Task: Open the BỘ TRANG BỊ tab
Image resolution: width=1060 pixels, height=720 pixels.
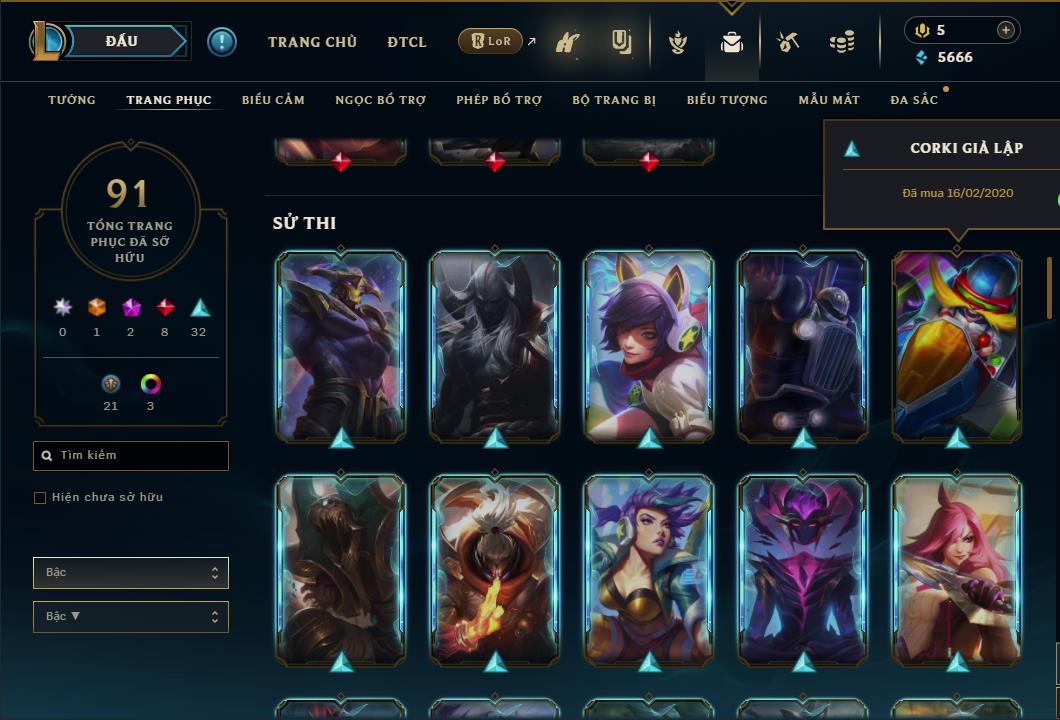Action: click(x=614, y=100)
